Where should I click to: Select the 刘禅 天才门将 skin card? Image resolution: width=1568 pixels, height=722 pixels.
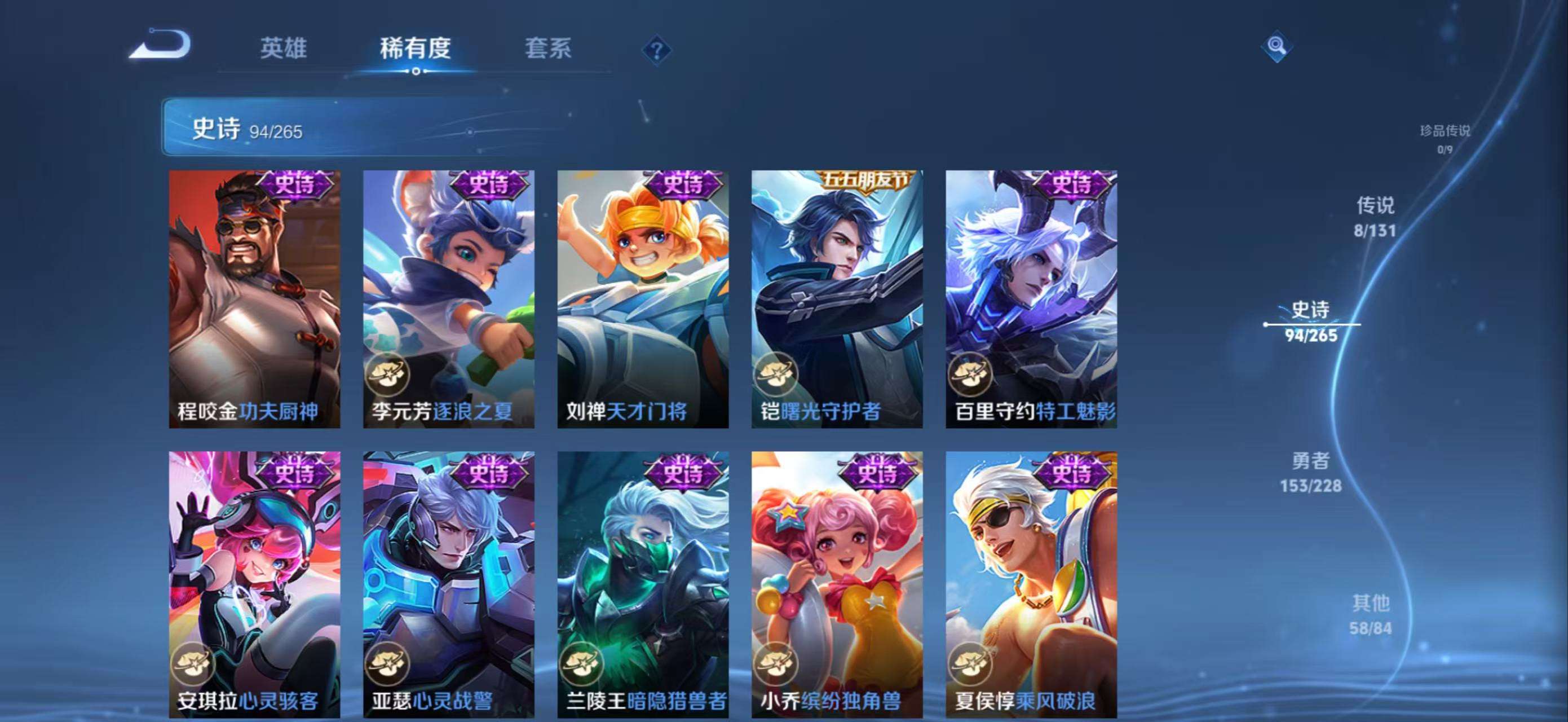pyautogui.click(x=643, y=299)
